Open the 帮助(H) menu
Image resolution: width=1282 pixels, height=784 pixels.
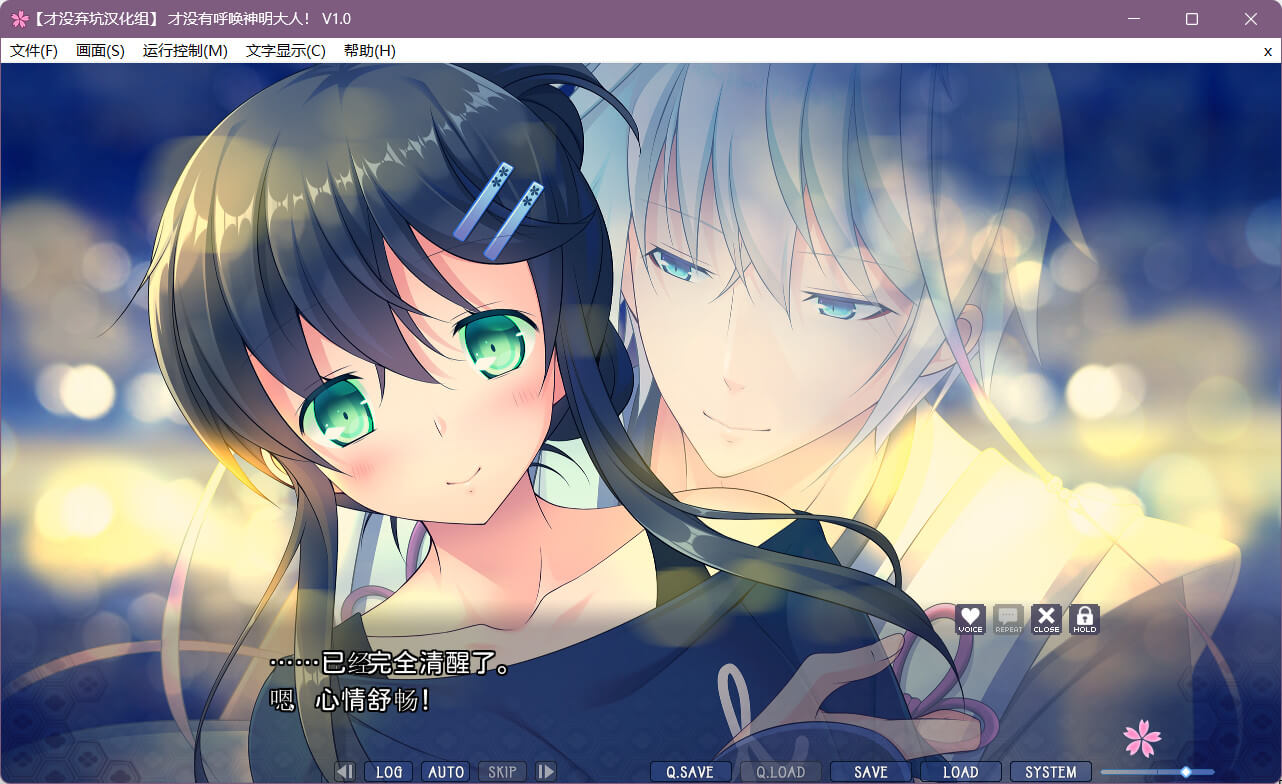point(369,51)
